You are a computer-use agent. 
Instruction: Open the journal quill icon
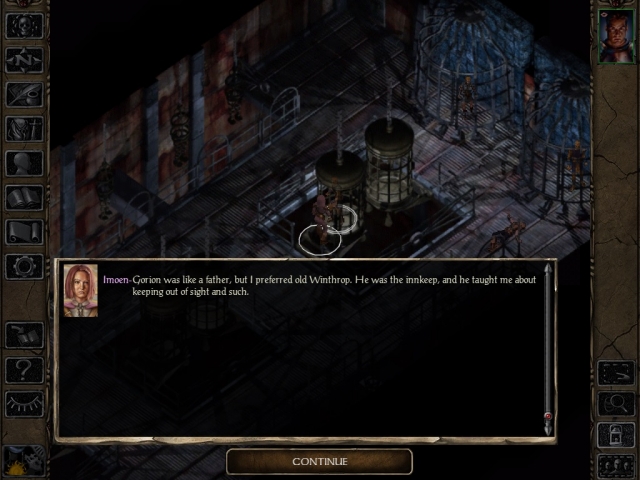24,94
